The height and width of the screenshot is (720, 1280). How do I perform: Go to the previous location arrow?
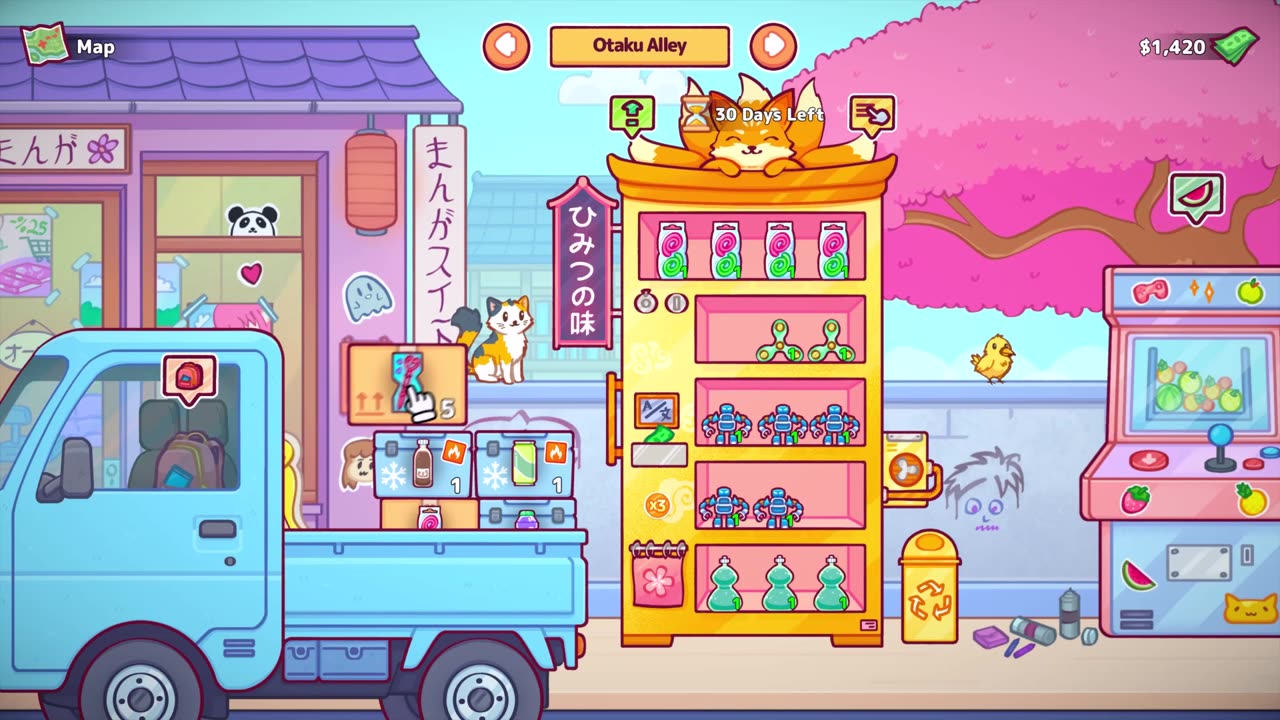506,46
